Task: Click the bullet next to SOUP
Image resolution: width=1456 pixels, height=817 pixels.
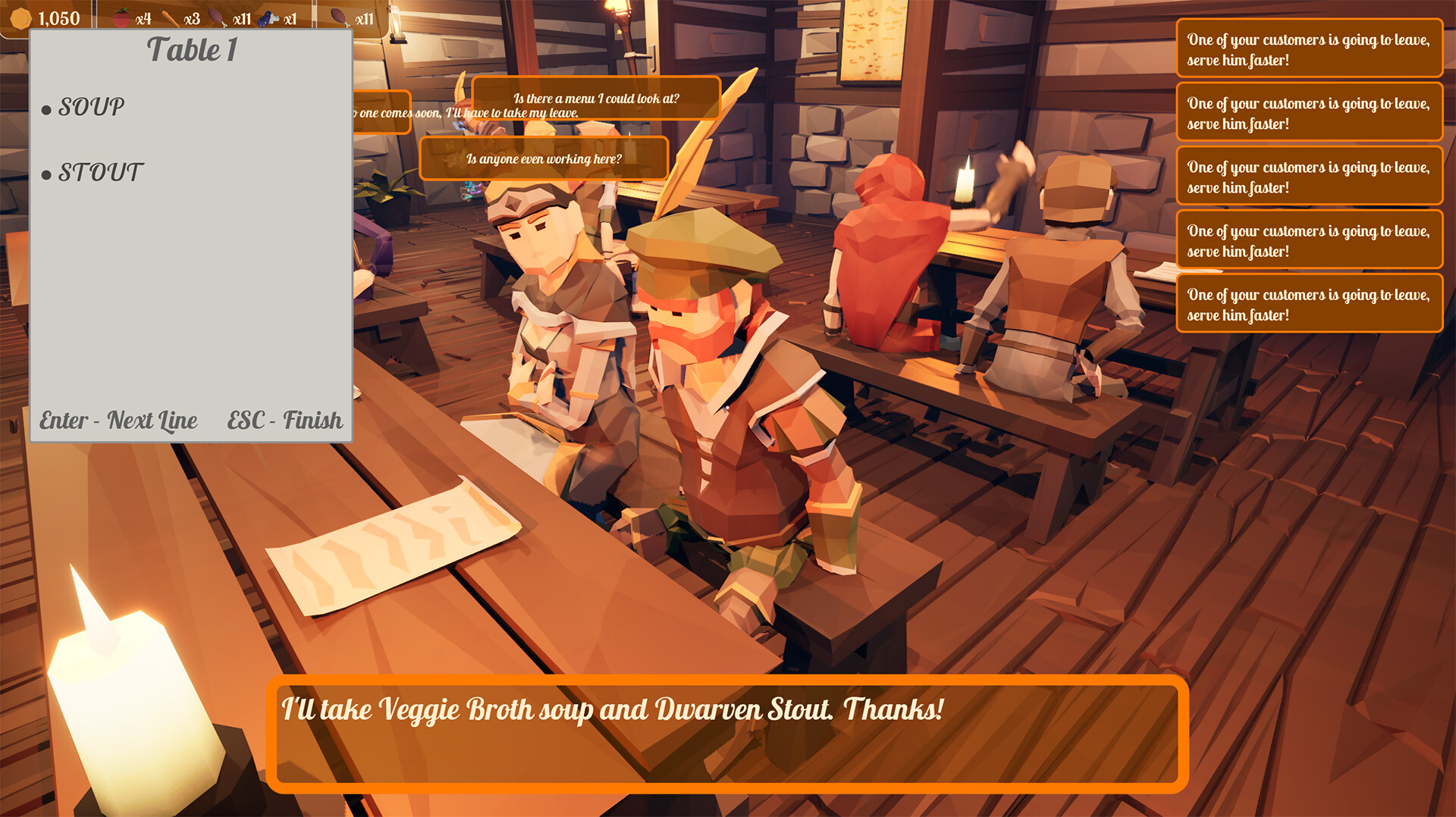Action: [x=45, y=110]
